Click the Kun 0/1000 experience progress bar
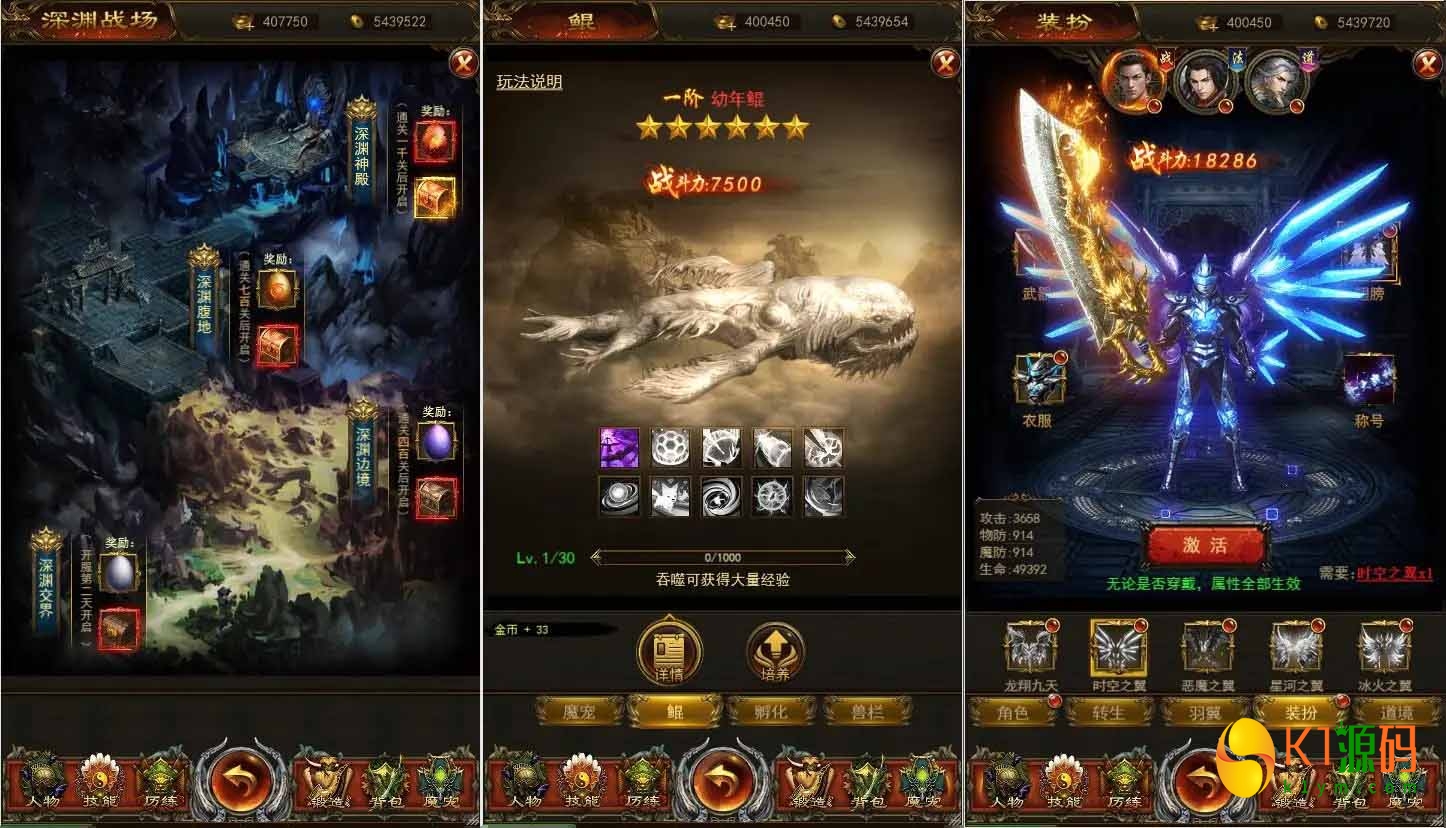 click(723, 558)
